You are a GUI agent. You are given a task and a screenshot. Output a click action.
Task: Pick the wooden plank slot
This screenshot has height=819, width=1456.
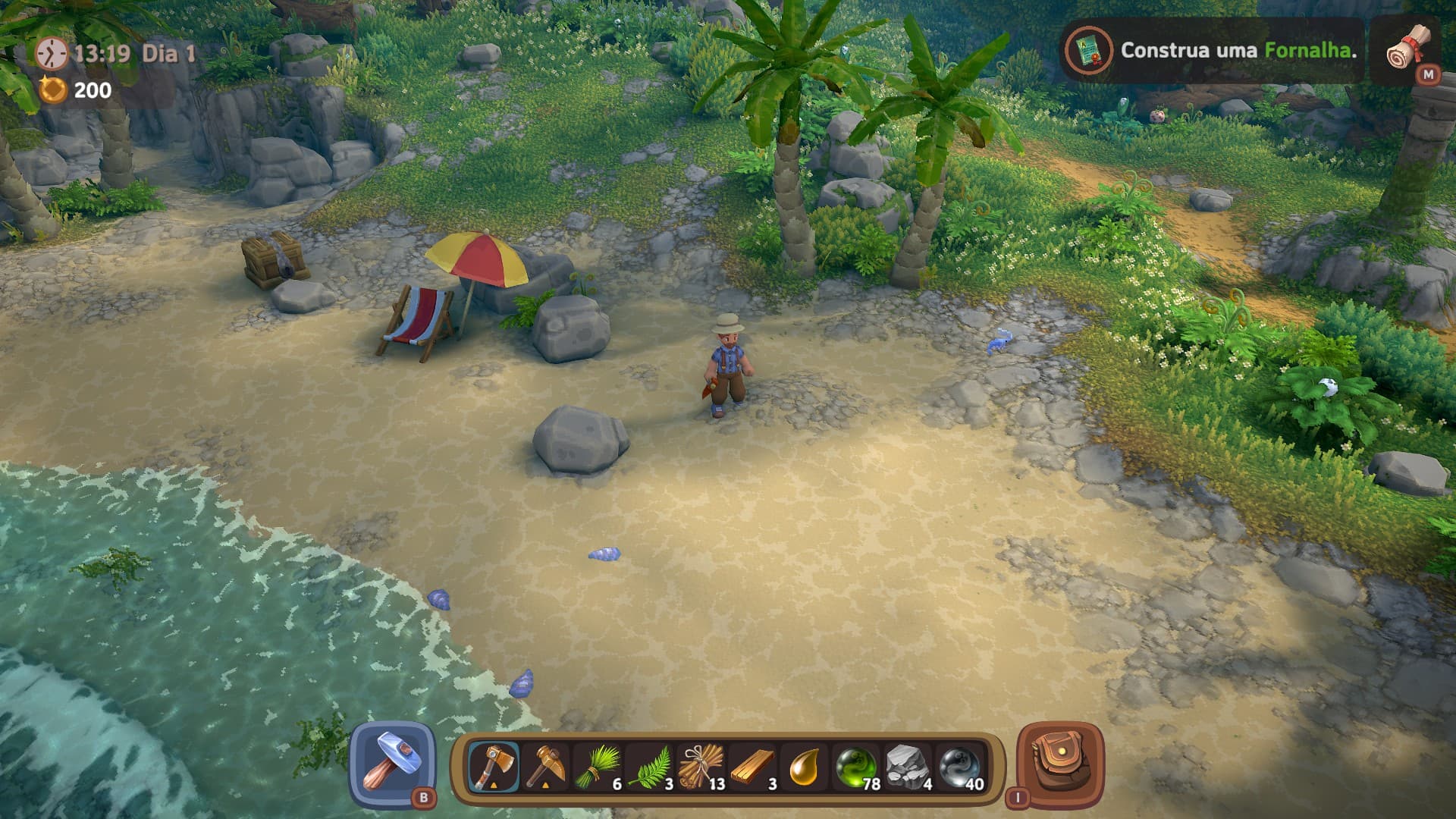click(754, 767)
